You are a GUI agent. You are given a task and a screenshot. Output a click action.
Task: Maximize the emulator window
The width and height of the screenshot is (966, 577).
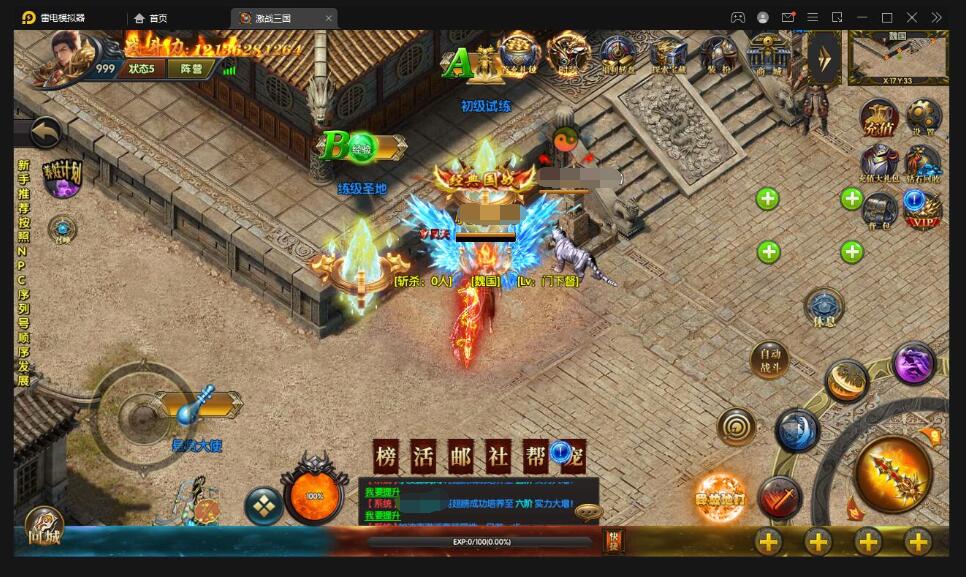886,18
